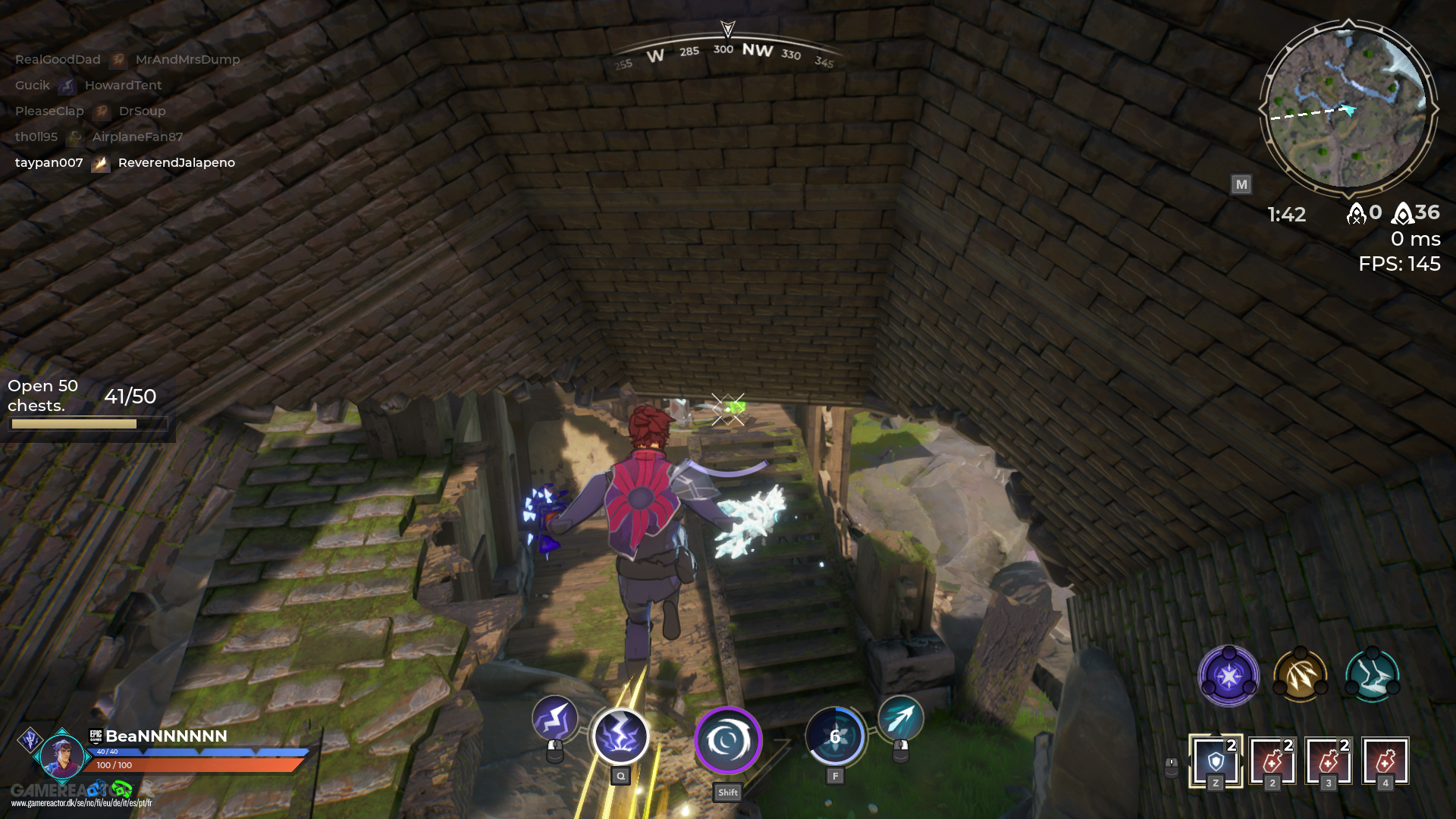
Task: Click the purple Shift dash ability icon
Action: 727,742
